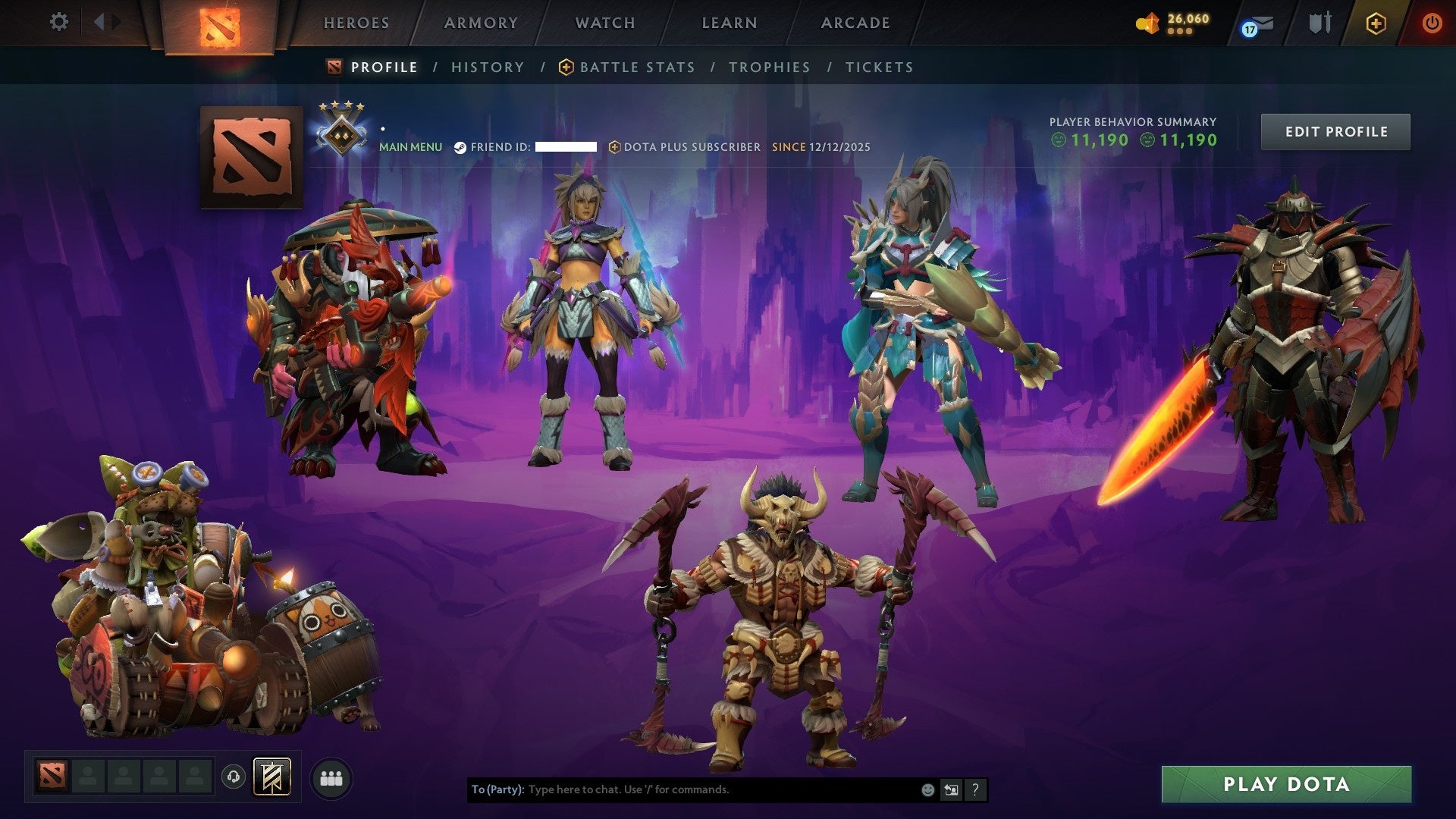Open the Watch menu
The width and height of the screenshot is (1456, 819).
pyautogui.click(x=604, y=23)
